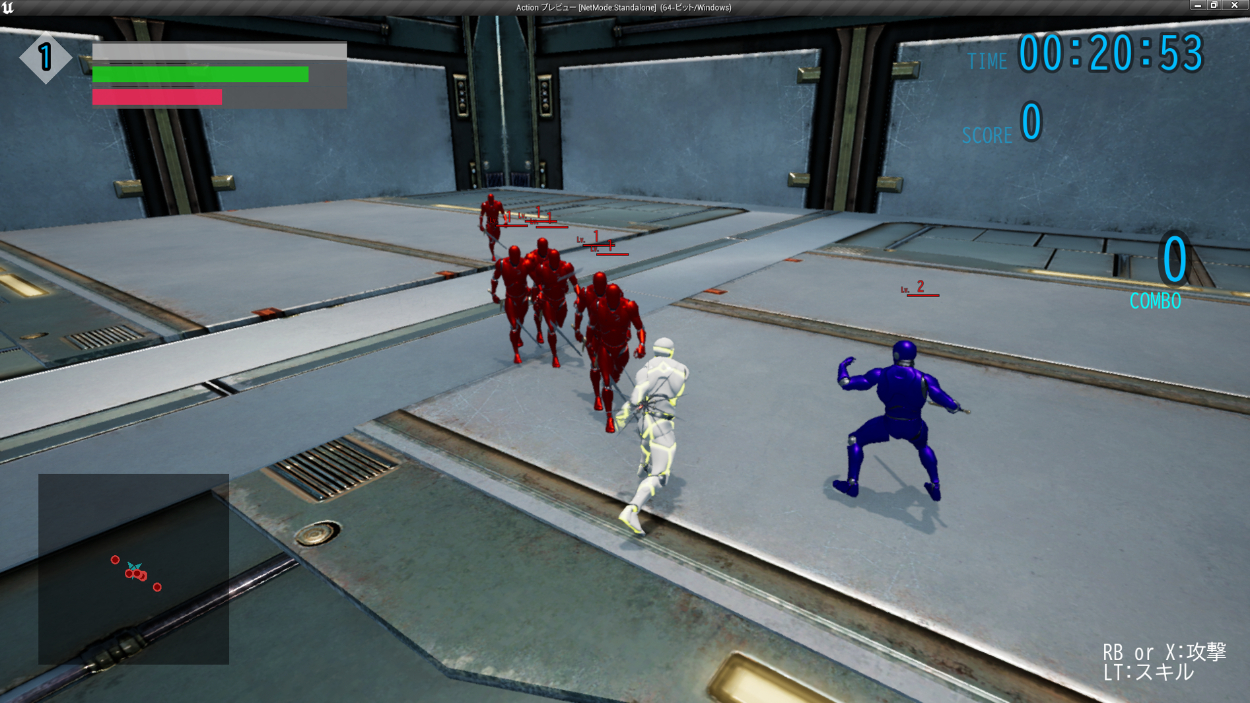This screenshot has height=703, width=1250.
Task: Minimize the Action preview window
Action: [1197, 6]
